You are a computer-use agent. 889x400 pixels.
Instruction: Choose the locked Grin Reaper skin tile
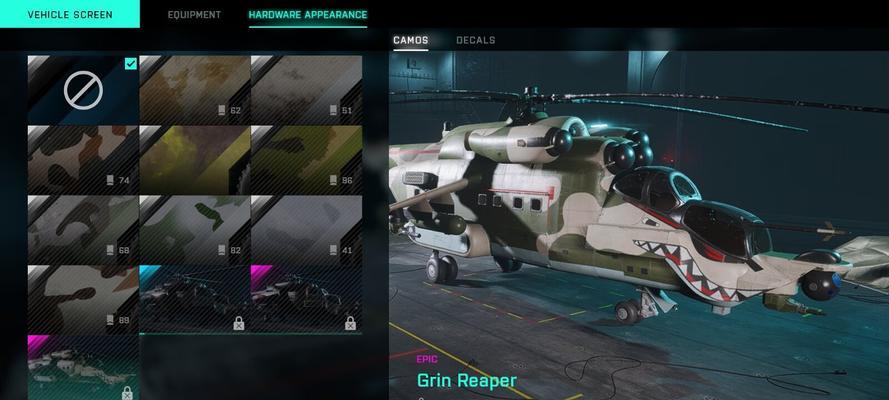tap(83, 368)
